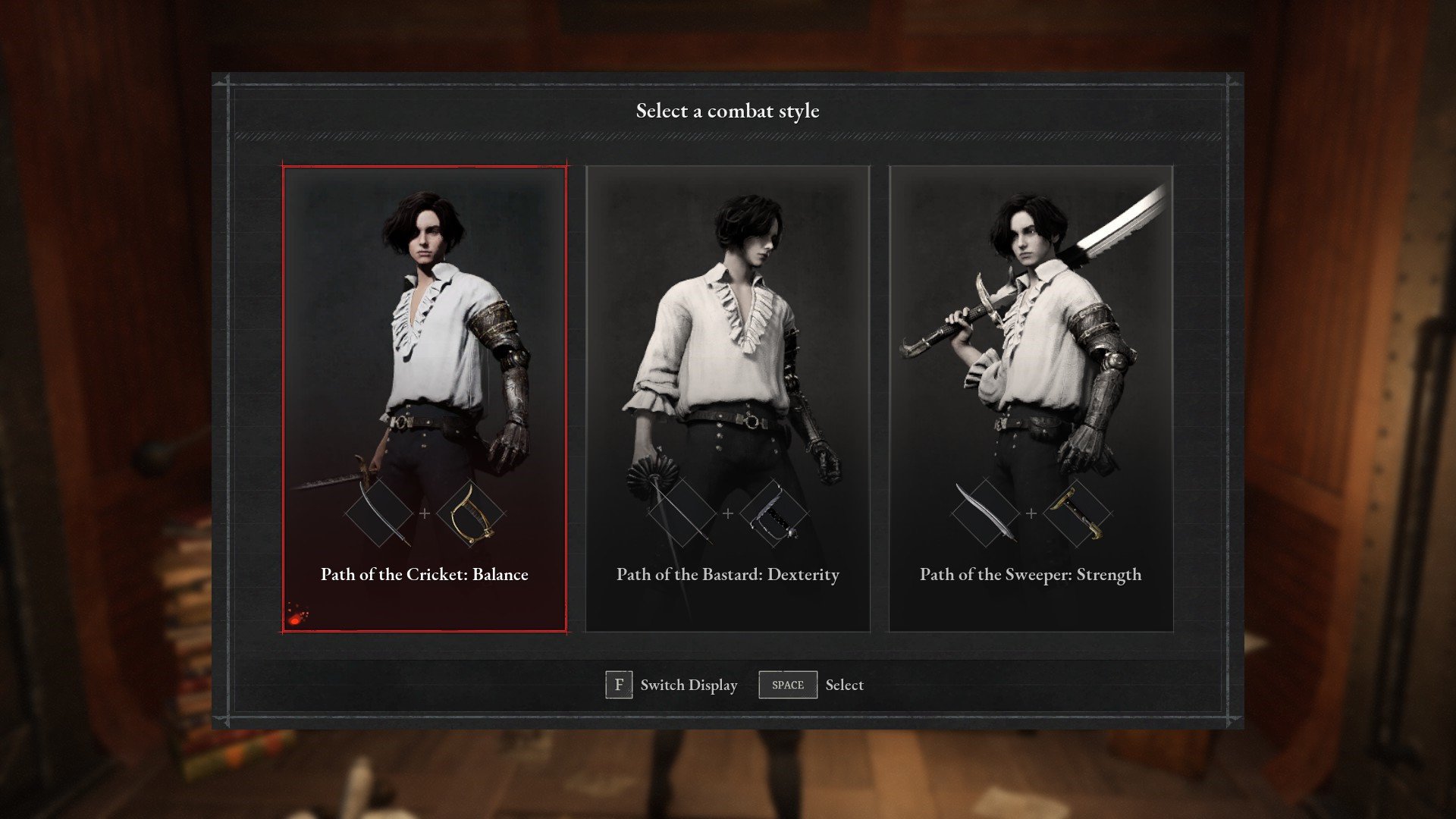The width and height of the screenshot is (1456, 819).
Task: Pick Path of the Sweeper: Strength card
Action: pos(1031,399)
